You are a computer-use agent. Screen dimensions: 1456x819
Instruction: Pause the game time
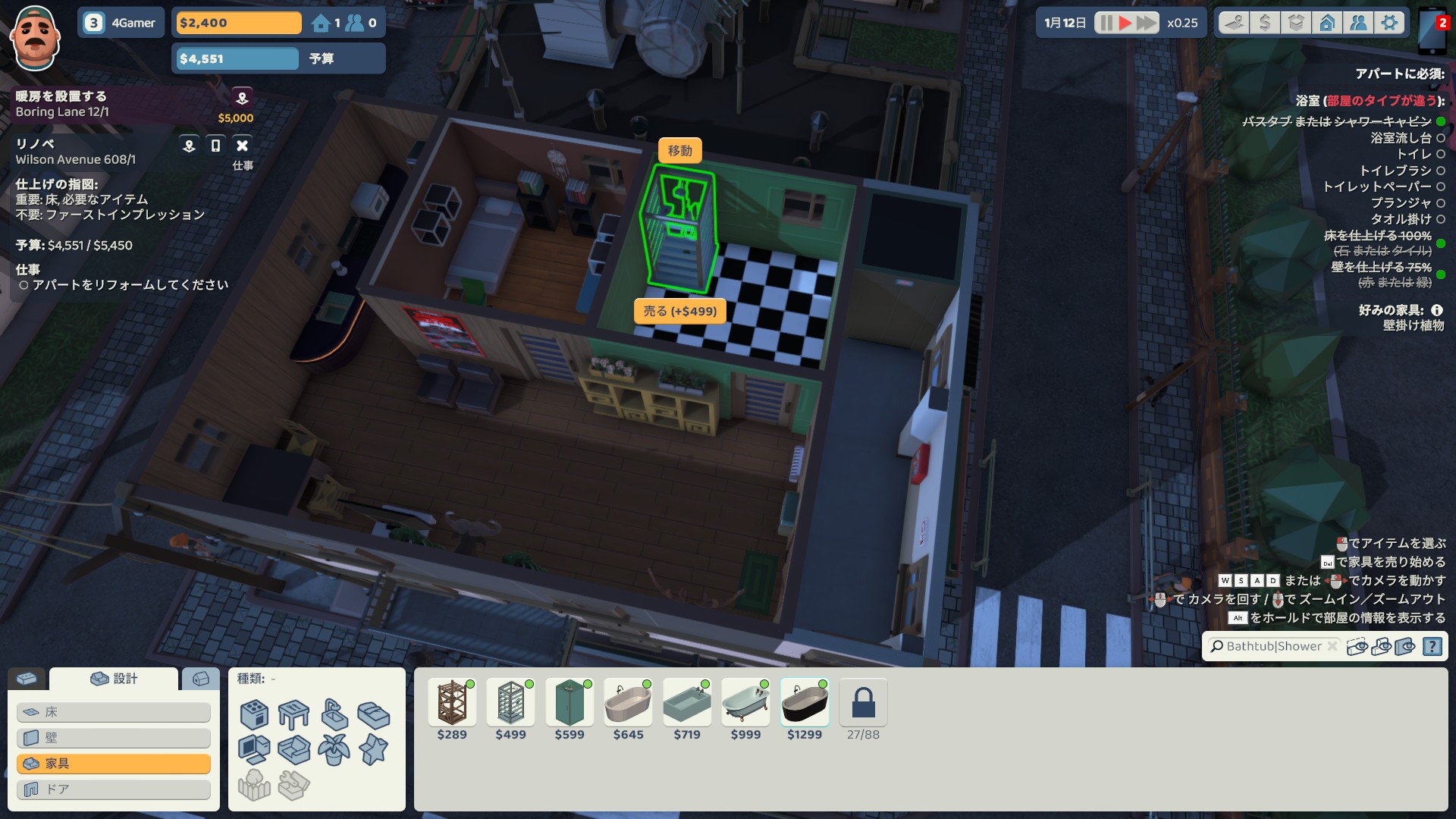pos(1106,23)
